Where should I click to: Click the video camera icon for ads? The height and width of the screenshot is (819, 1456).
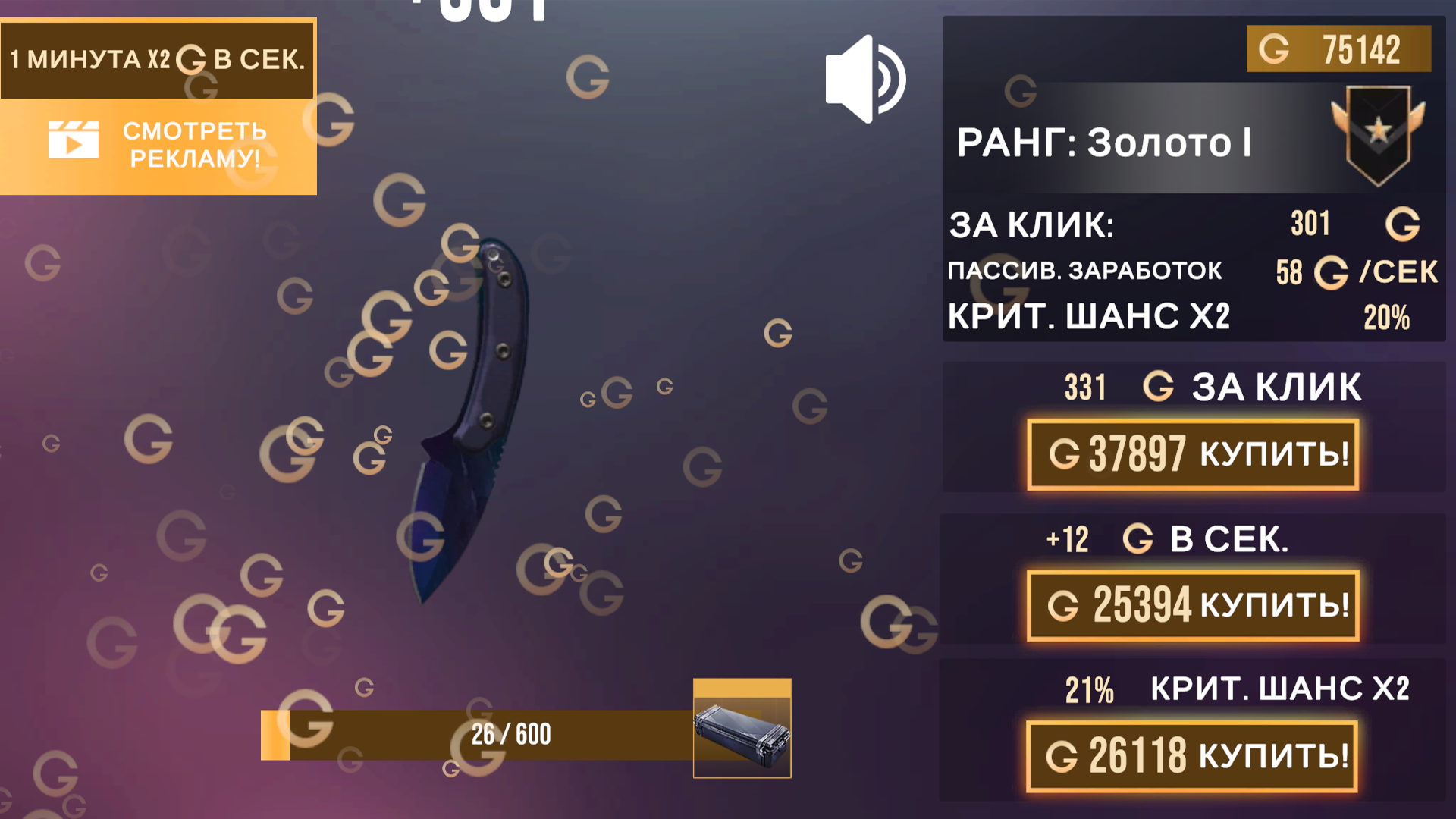74,140
